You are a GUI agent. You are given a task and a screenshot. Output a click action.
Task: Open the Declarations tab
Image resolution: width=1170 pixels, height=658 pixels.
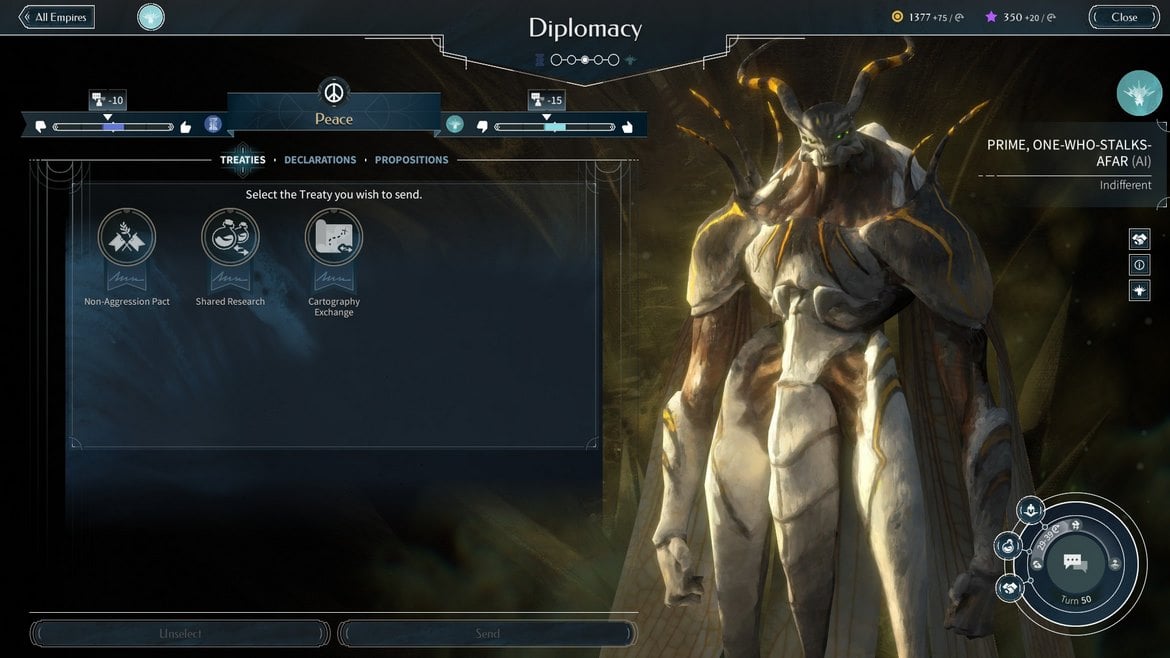click(x=320, y=160)
